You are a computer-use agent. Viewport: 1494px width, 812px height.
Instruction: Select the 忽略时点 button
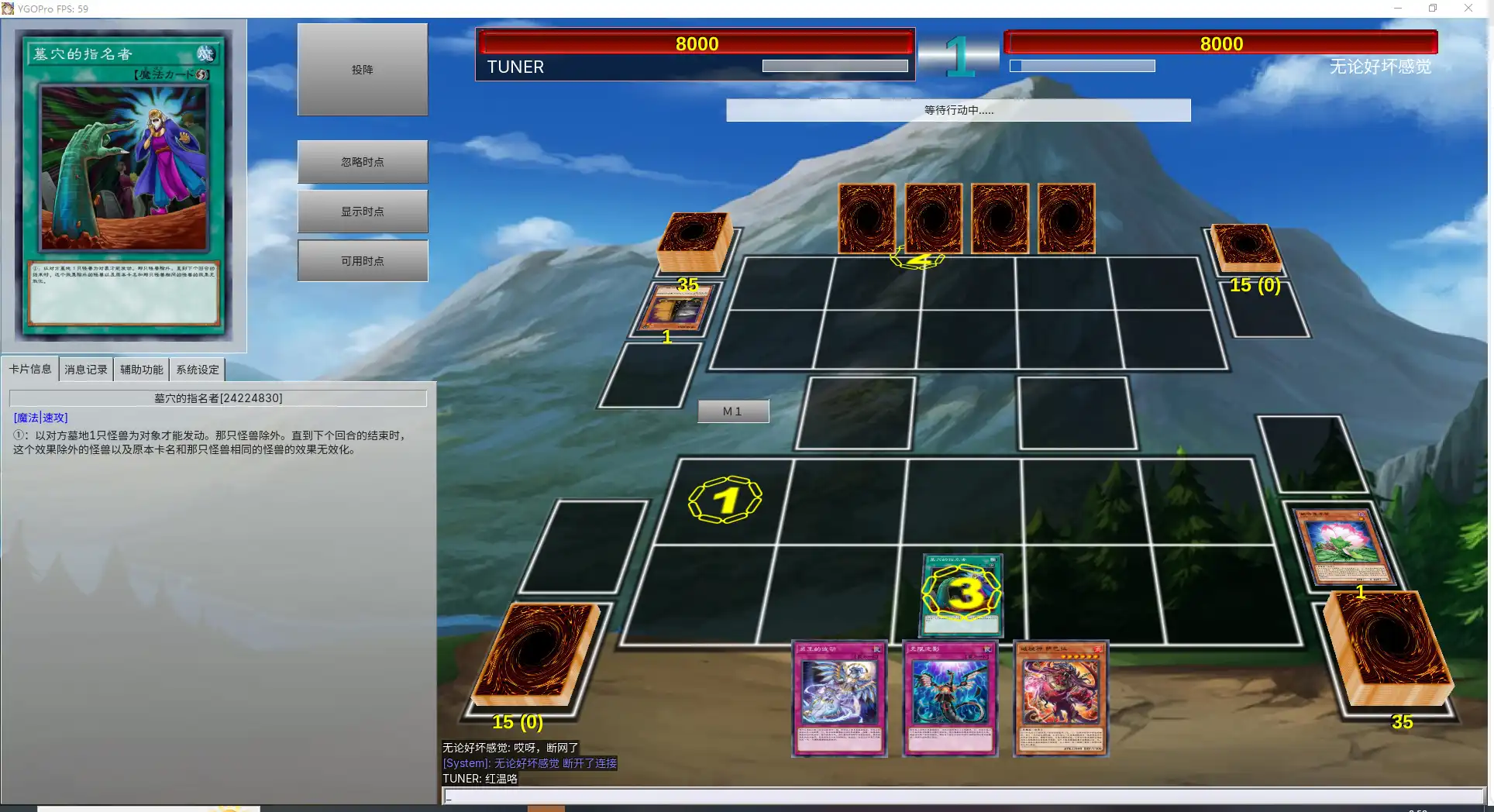click(x=362, y=162)
